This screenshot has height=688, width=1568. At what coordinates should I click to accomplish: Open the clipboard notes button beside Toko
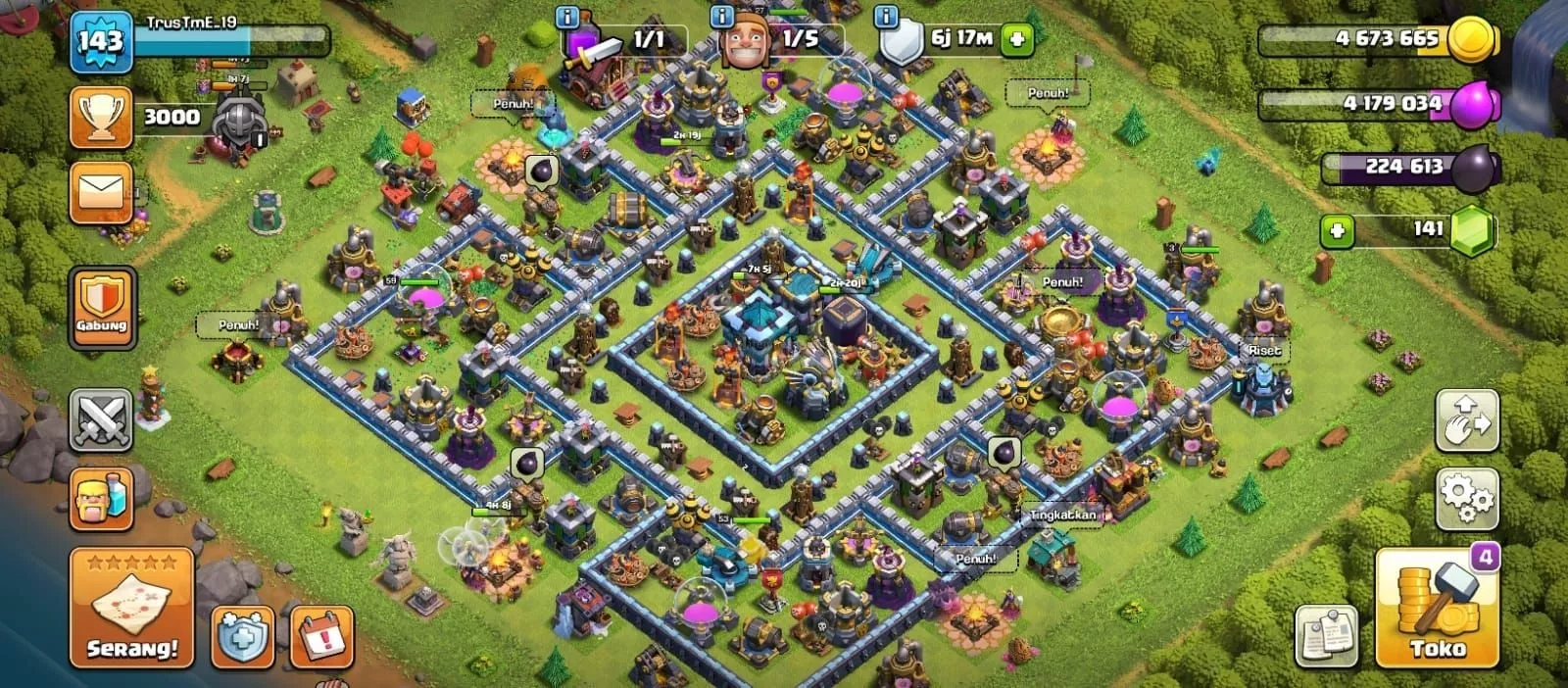coord(1326,637)
